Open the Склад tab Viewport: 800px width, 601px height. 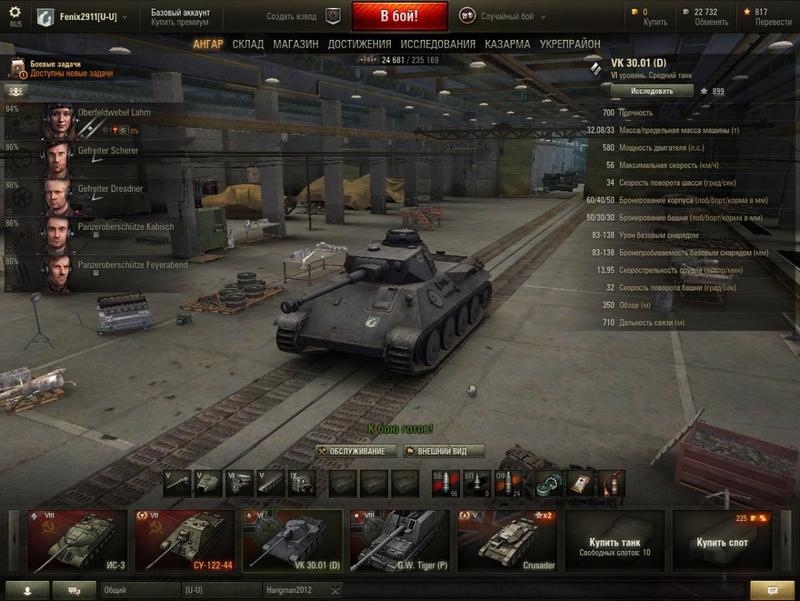248,45
